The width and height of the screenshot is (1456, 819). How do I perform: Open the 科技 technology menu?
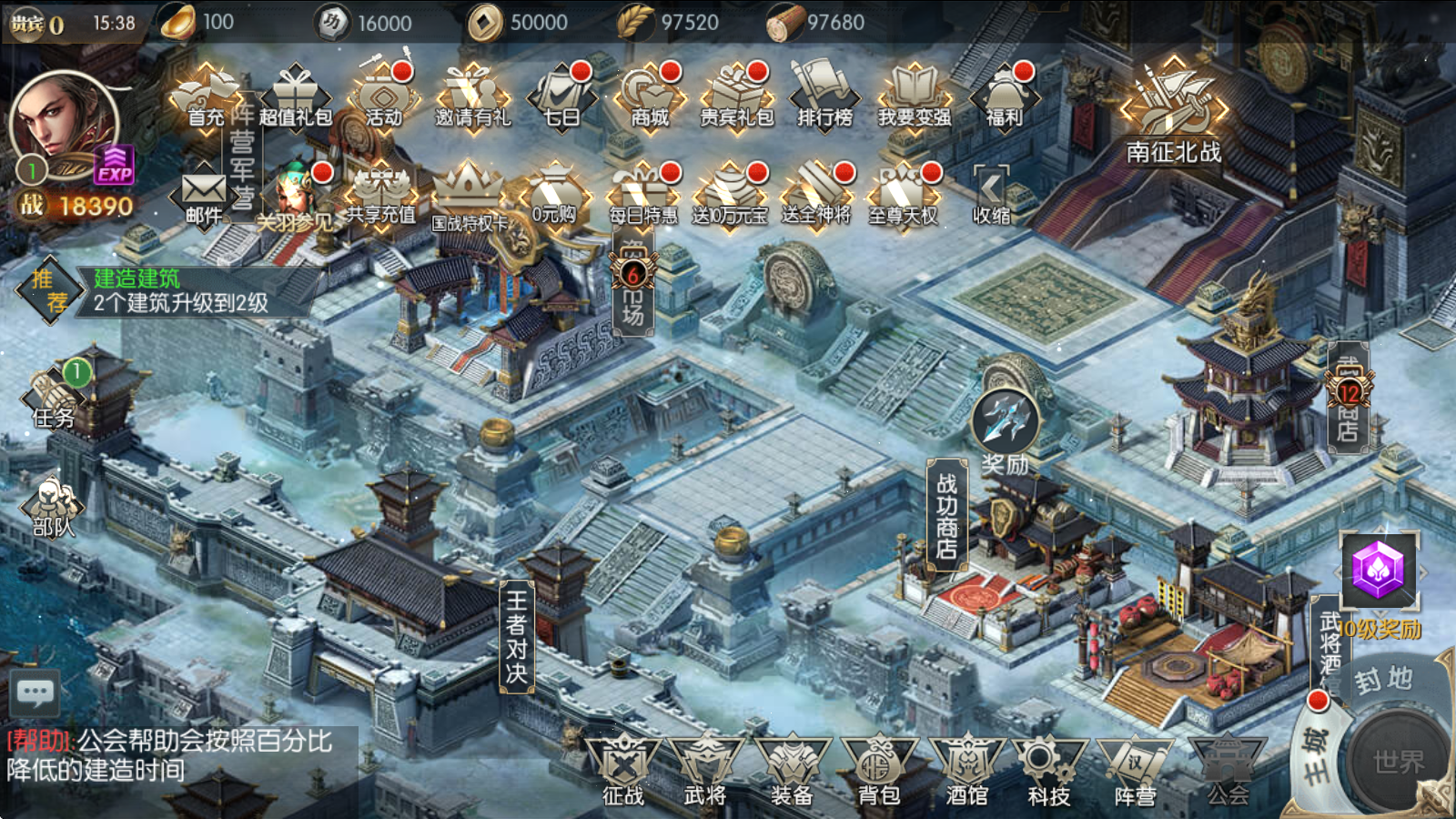coord(1049,770)
